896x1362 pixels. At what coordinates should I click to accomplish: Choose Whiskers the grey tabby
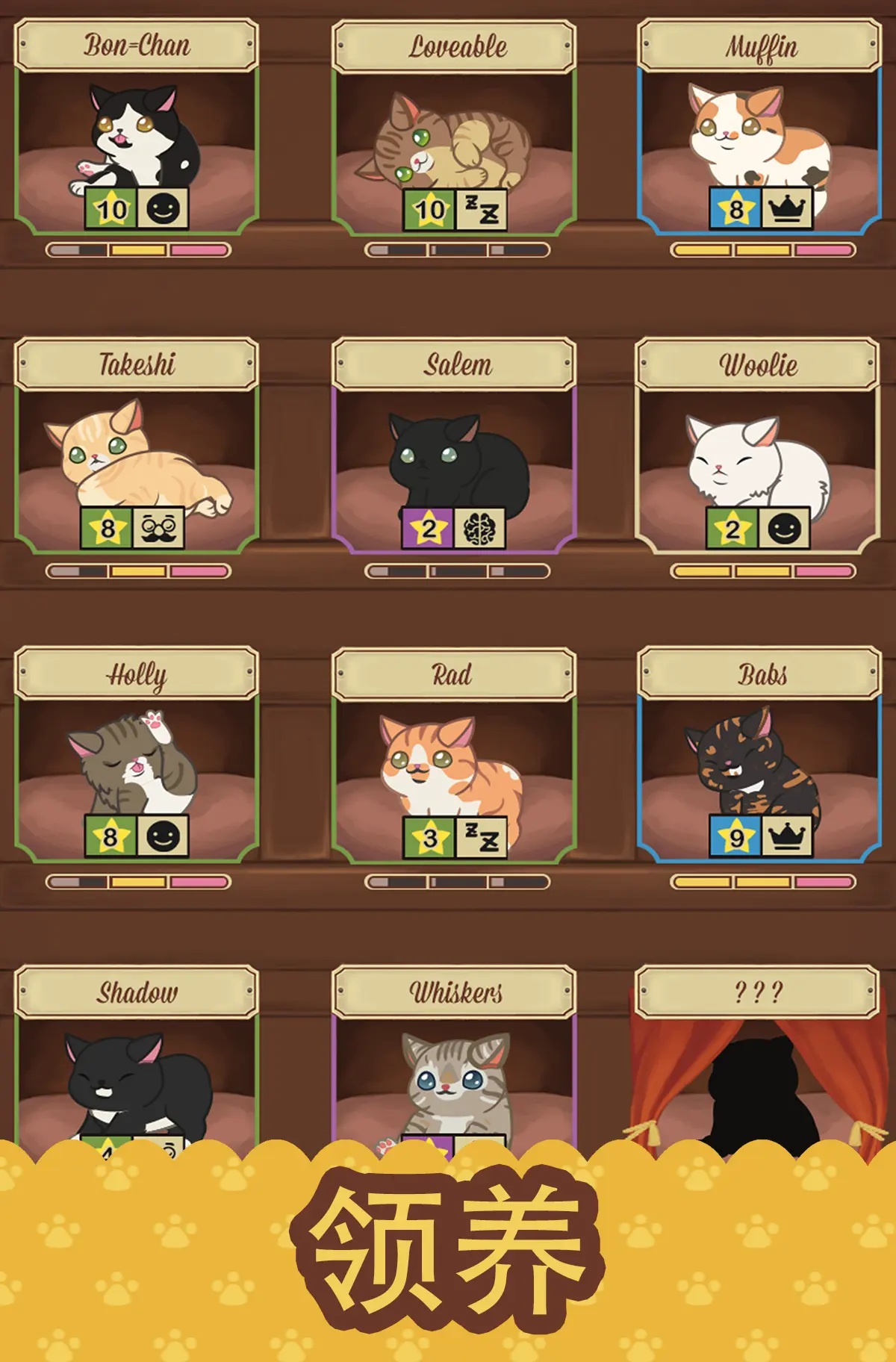coord(454,1075)
